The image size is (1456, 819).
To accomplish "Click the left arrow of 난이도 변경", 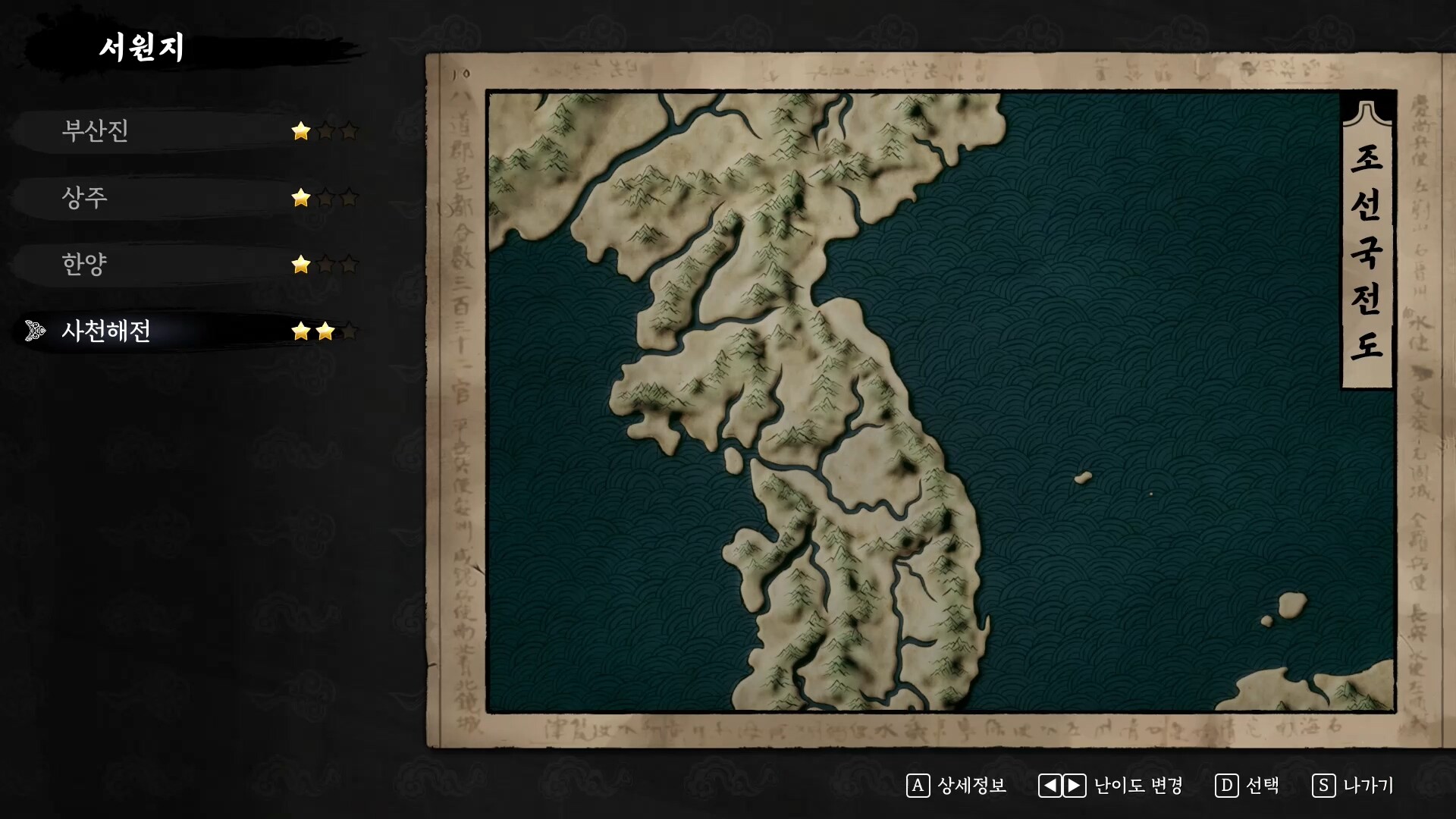I will coord(1049,786).
